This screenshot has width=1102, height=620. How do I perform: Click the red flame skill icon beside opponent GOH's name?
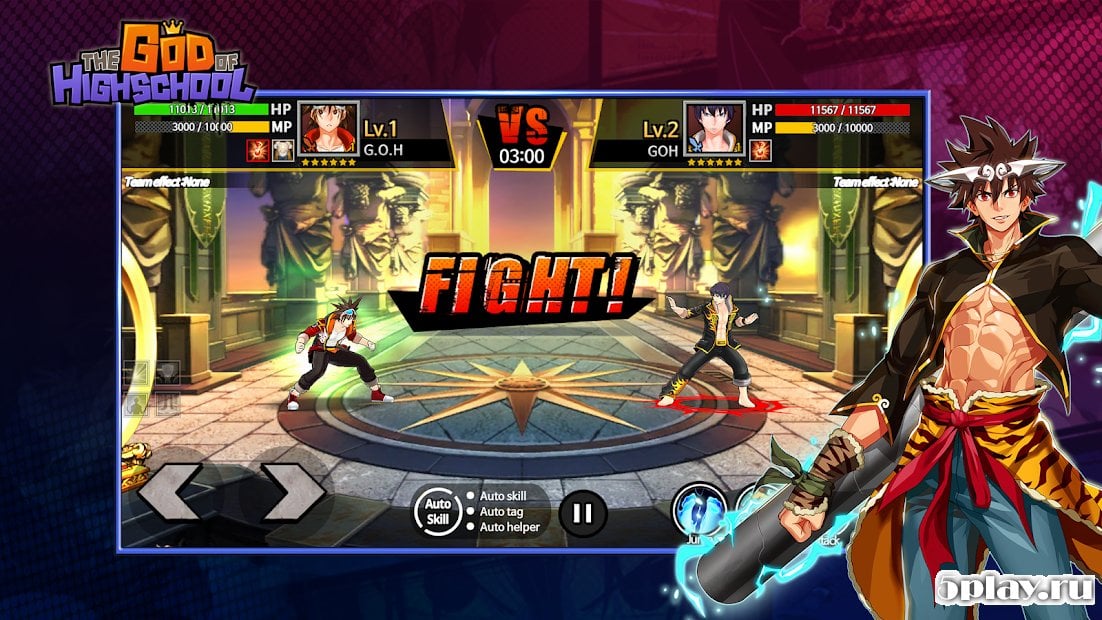click(760, 150)
